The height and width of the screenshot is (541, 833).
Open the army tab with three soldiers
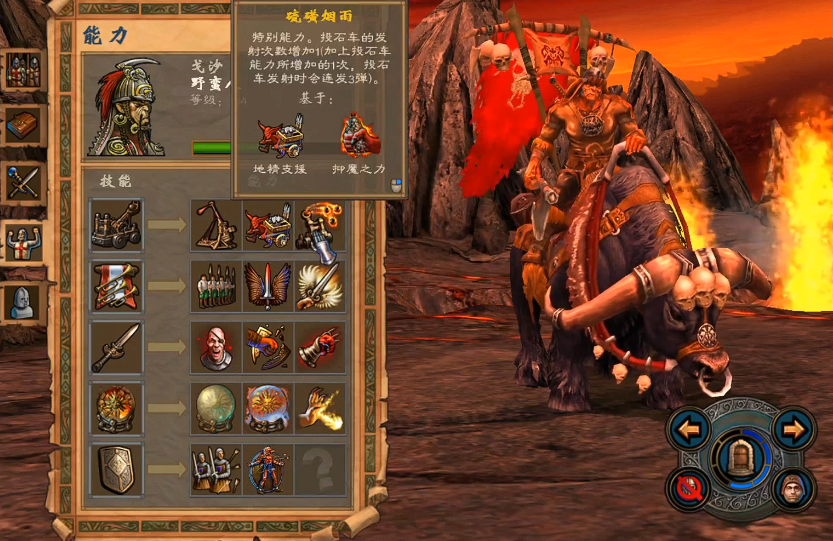(x=22, y=70)
